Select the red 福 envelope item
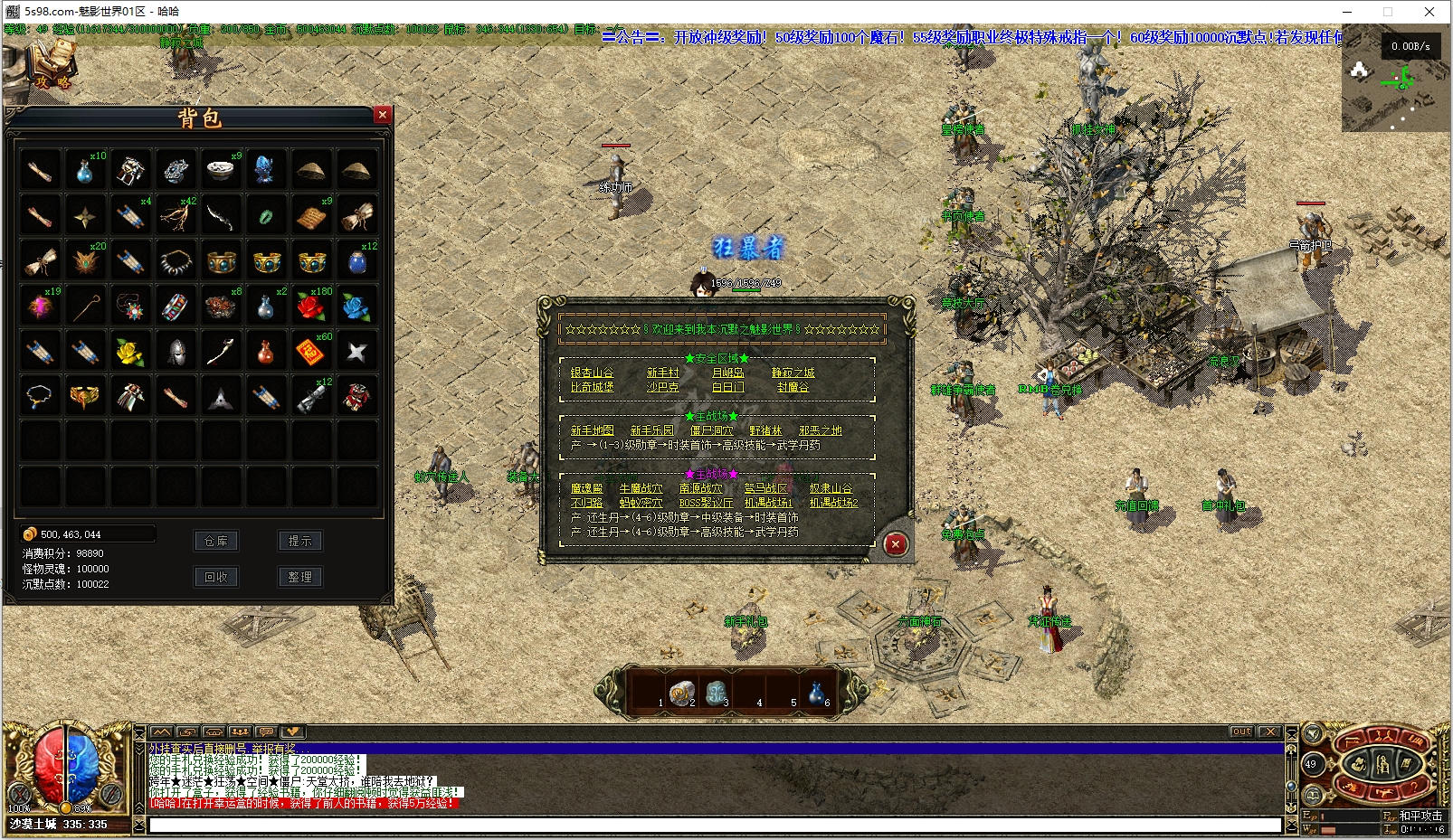This screenshot has width=1453, height=840. pyautogui.click(x=311, y=352)
